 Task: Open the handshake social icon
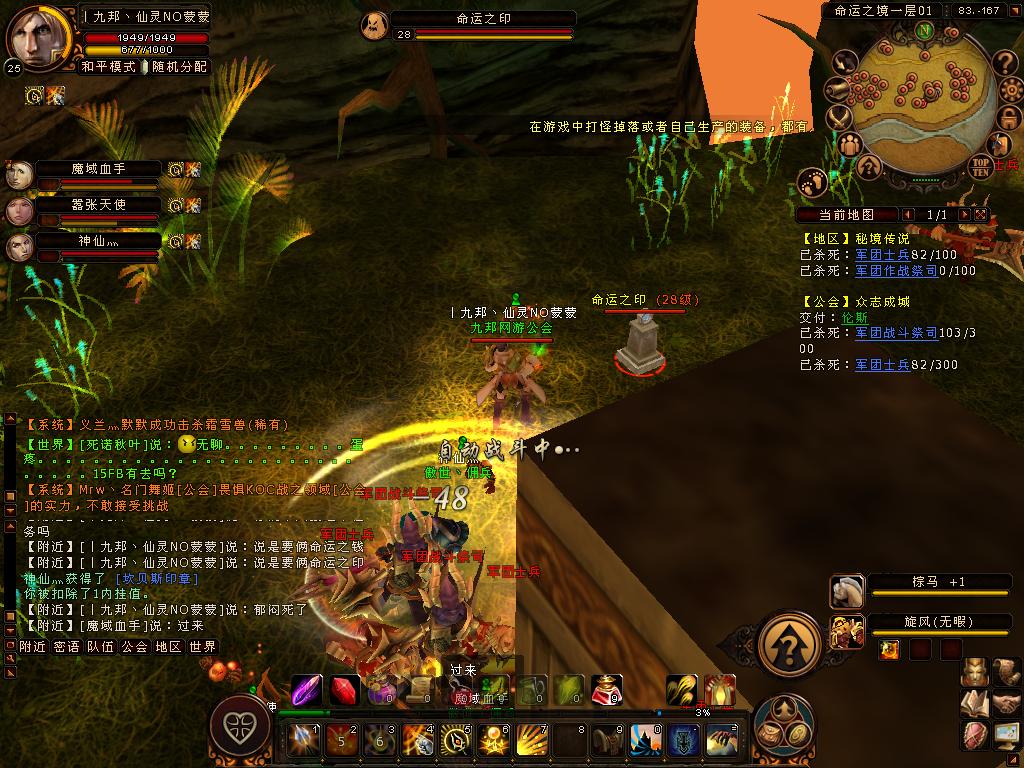[x=1005, y=704]
